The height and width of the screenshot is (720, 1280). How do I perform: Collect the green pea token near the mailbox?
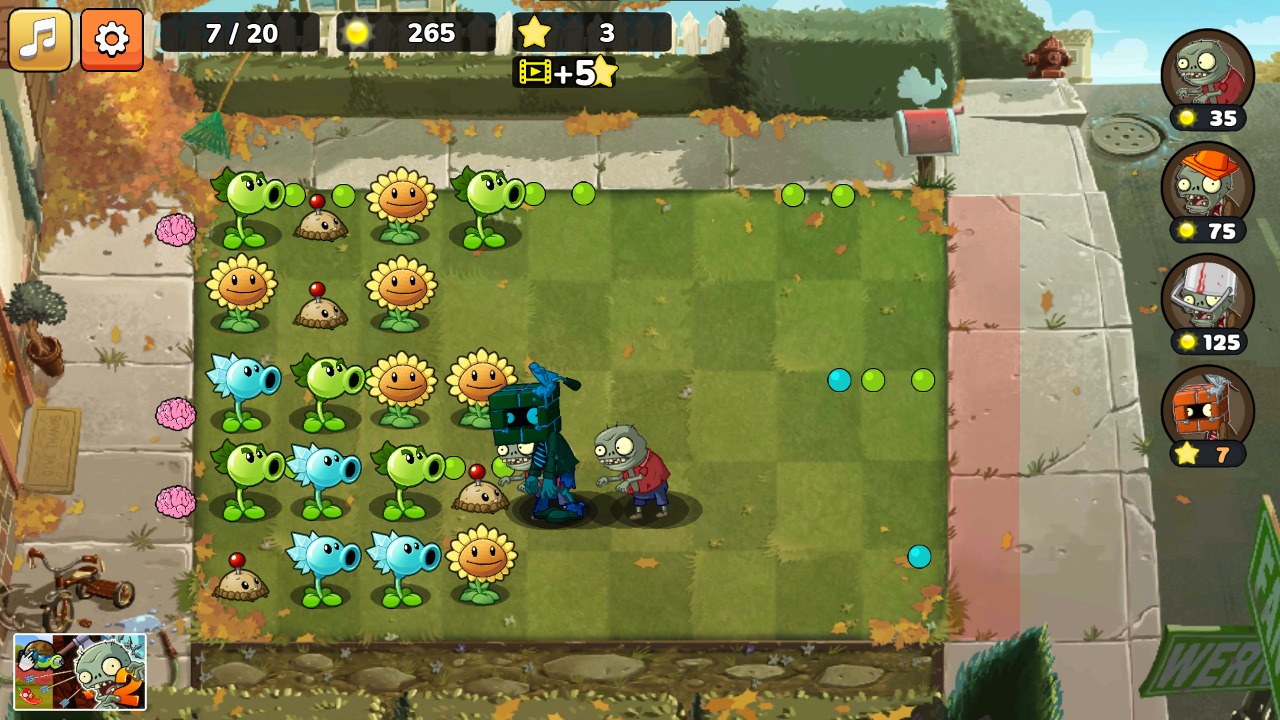843,196
